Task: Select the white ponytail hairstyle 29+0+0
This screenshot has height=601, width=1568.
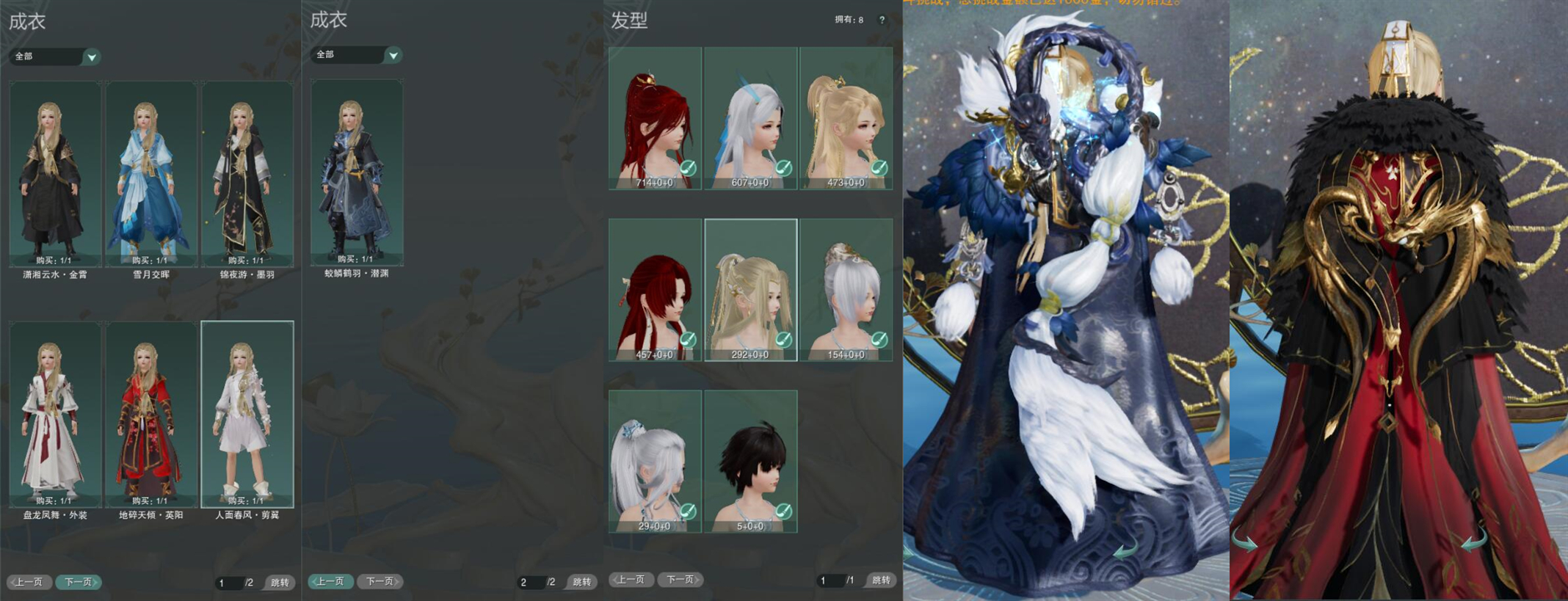Action: 655,462
